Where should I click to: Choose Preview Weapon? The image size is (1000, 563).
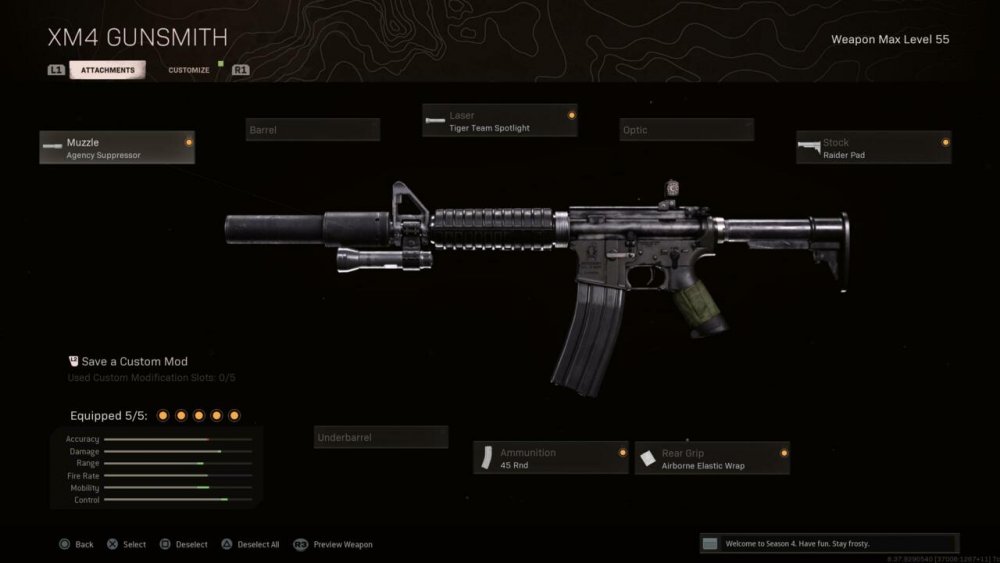click(x=334, y=544)
